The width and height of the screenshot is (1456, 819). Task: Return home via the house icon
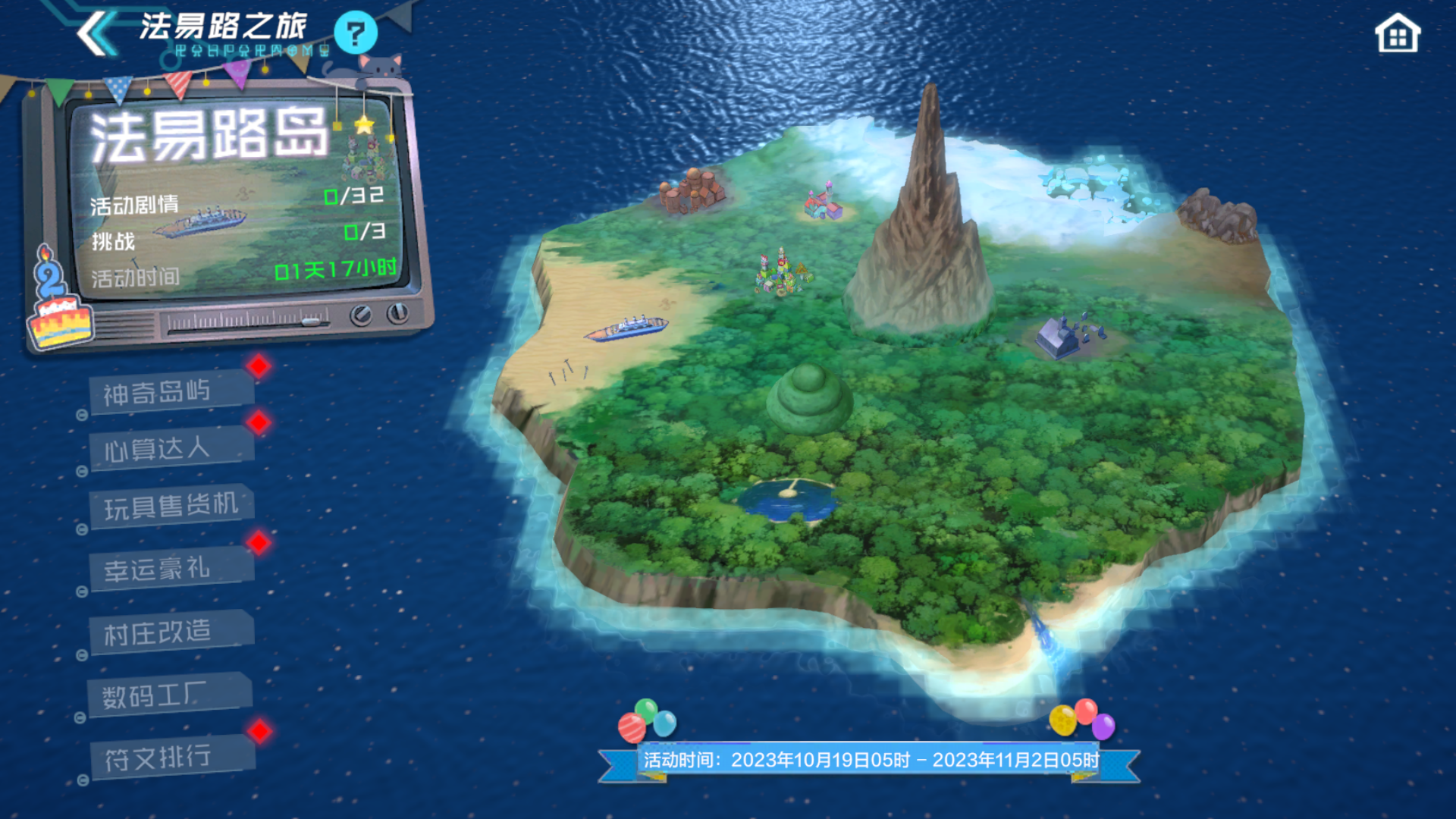tap(1397, 34)
